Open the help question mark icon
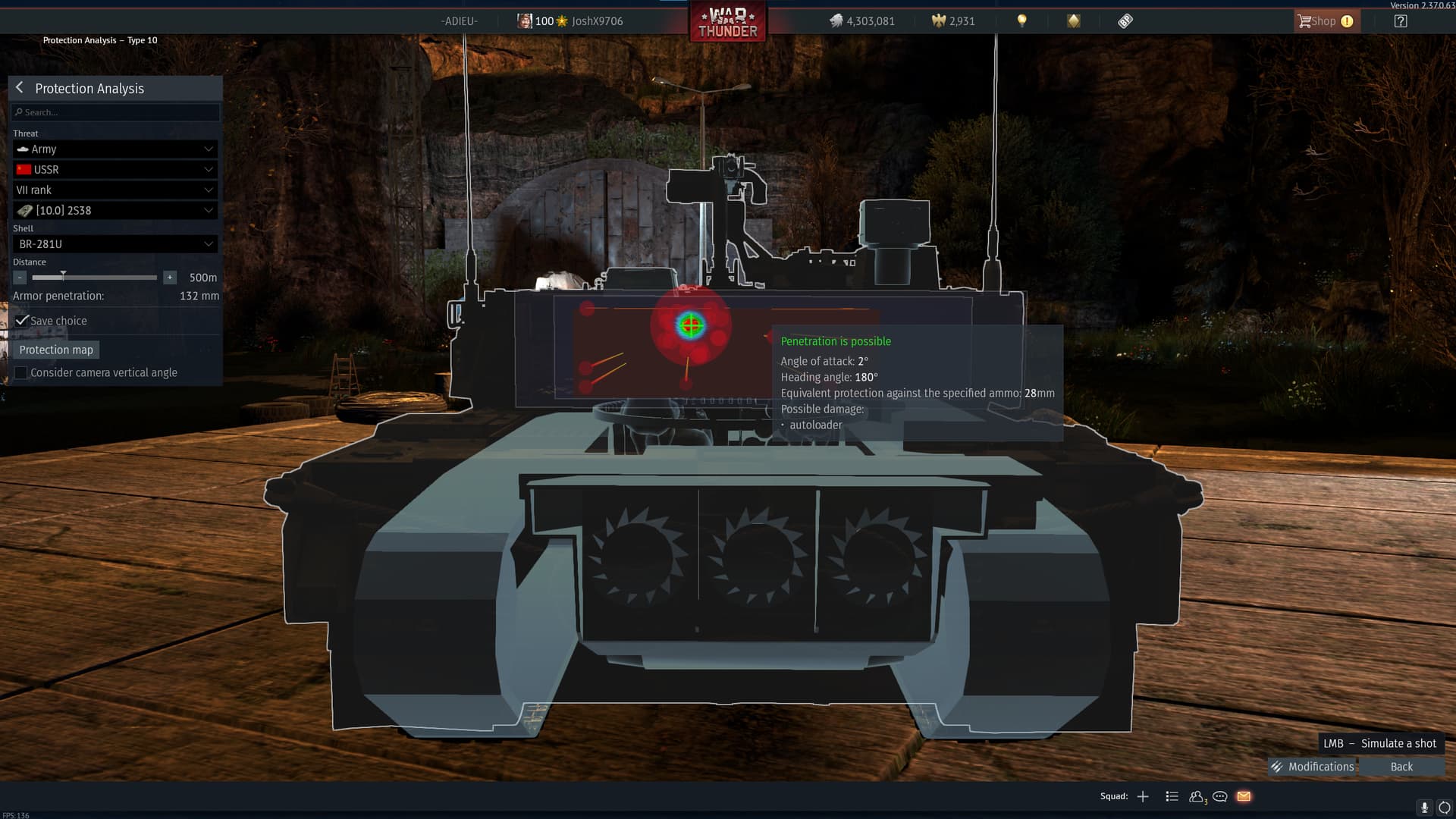Viewport: 1456px width, 819px height. (1401, 20)
